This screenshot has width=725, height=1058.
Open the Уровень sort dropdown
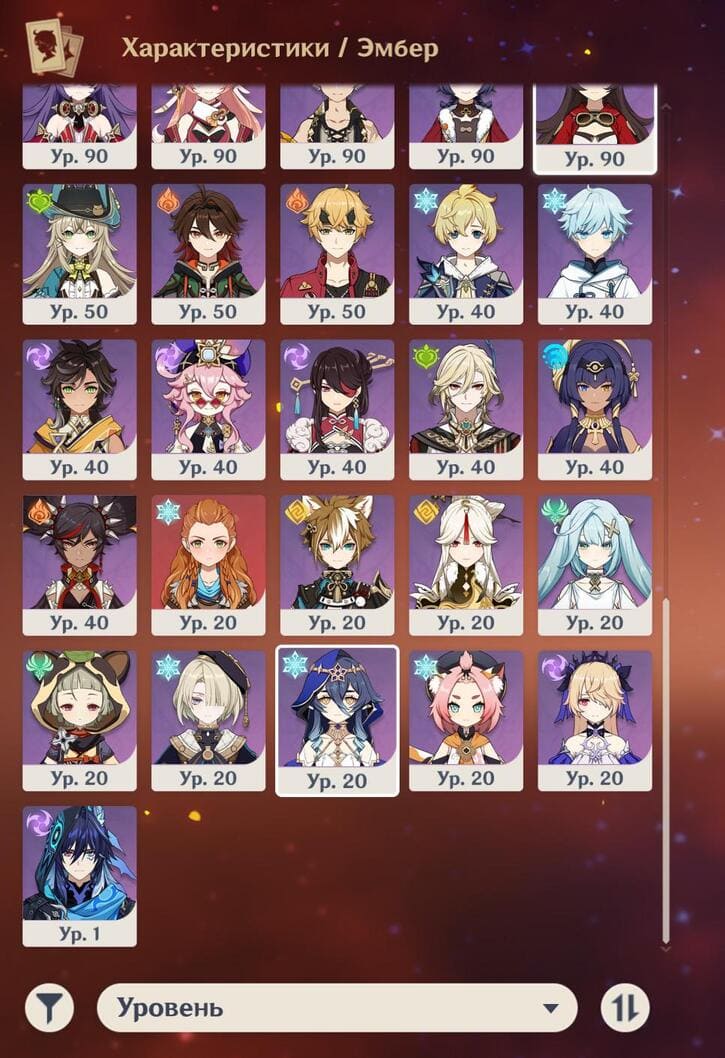(x=337, y=1008)
